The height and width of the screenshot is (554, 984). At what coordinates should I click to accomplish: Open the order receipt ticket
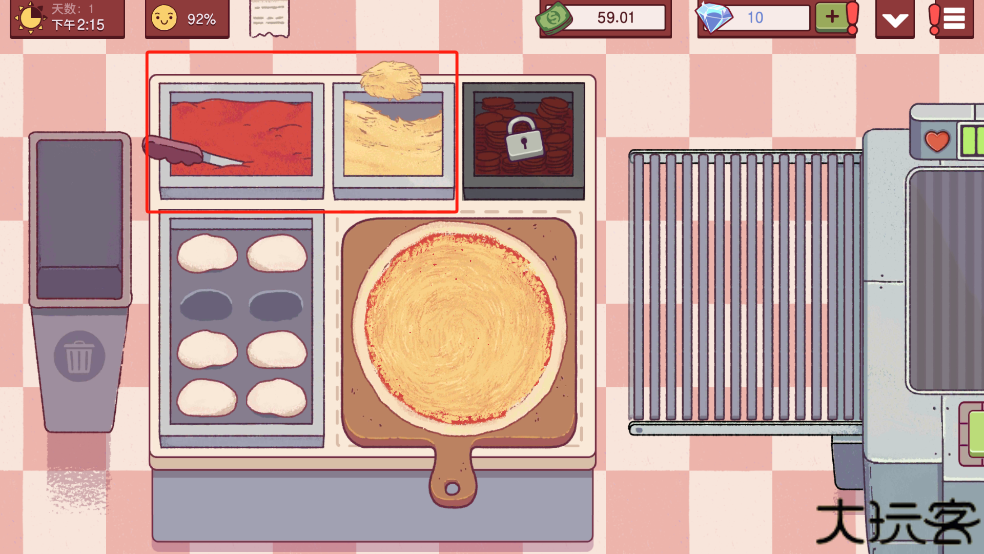coord(266,17)
